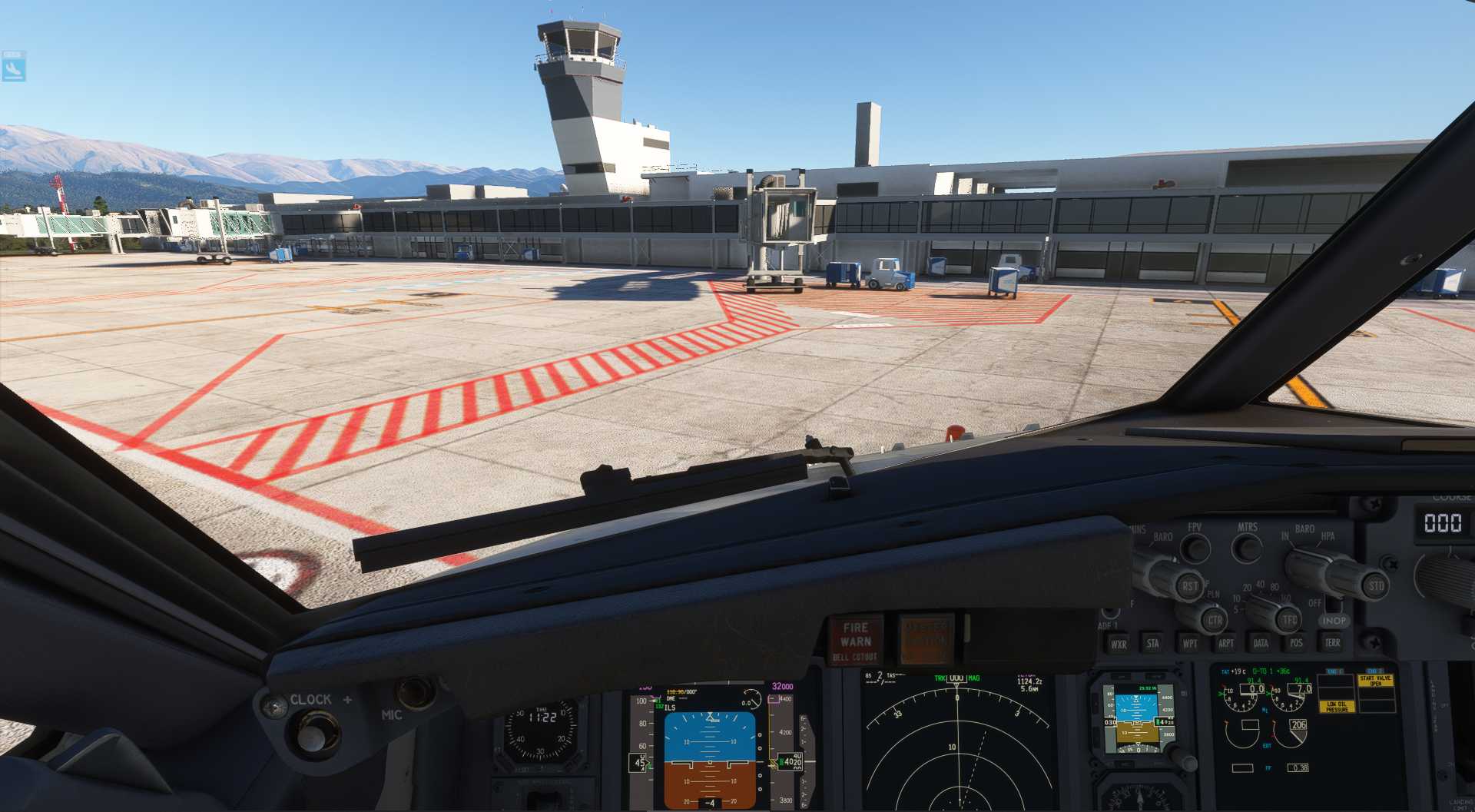1475x812 pixels.
Task: Toggle the POS position map button
Action: click(1296, 643)
